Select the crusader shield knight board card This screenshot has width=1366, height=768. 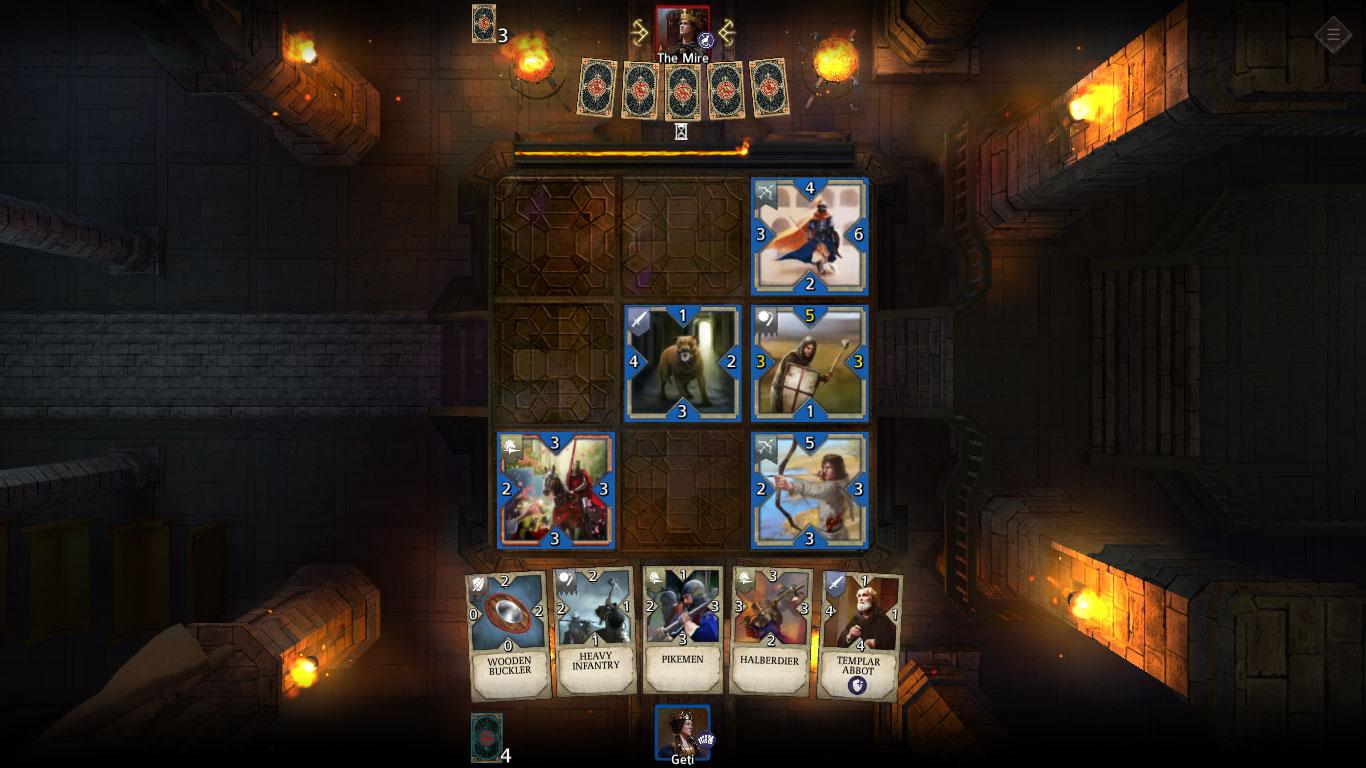(x=809, y=363)
